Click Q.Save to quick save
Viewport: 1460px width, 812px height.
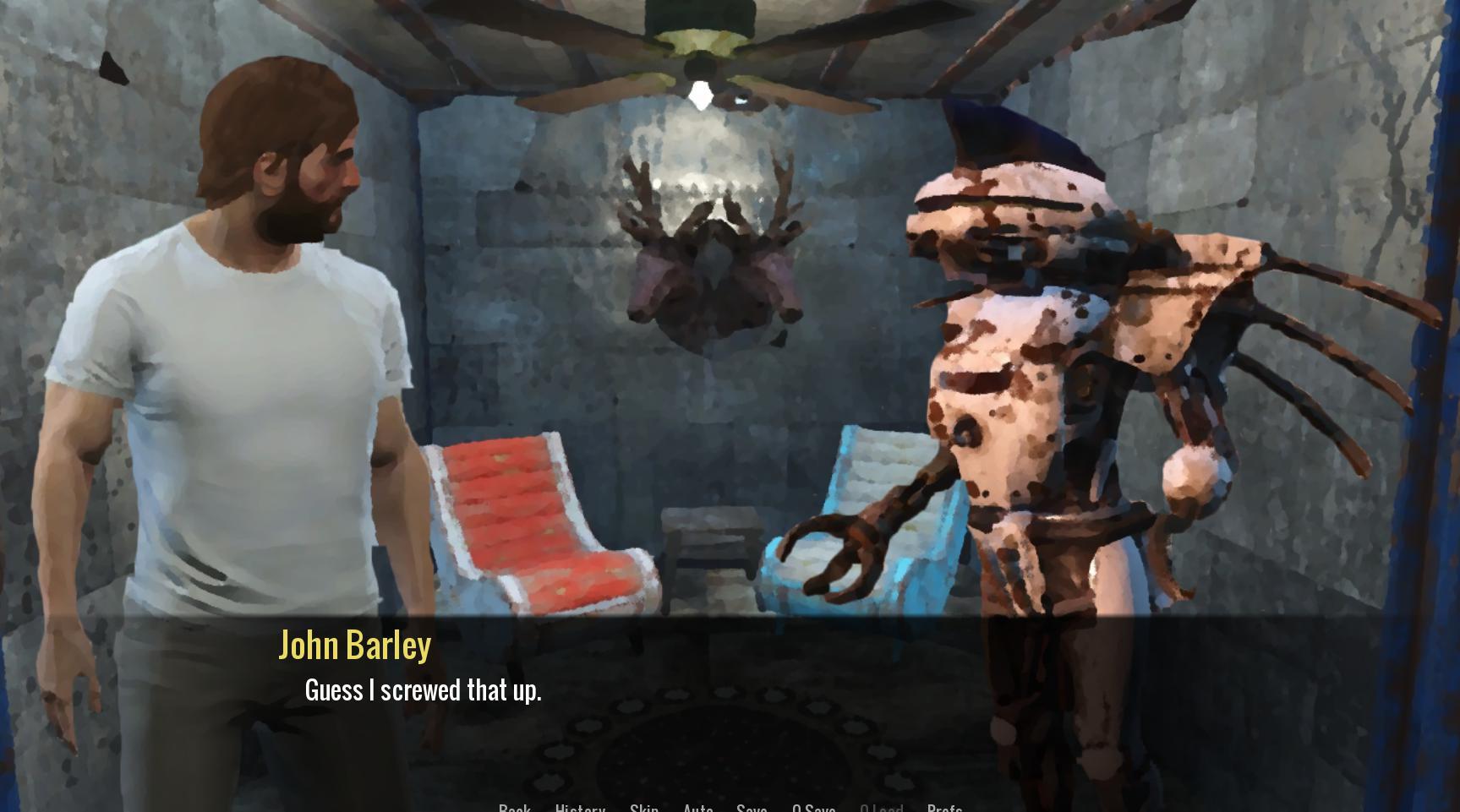tap(813, 808)
